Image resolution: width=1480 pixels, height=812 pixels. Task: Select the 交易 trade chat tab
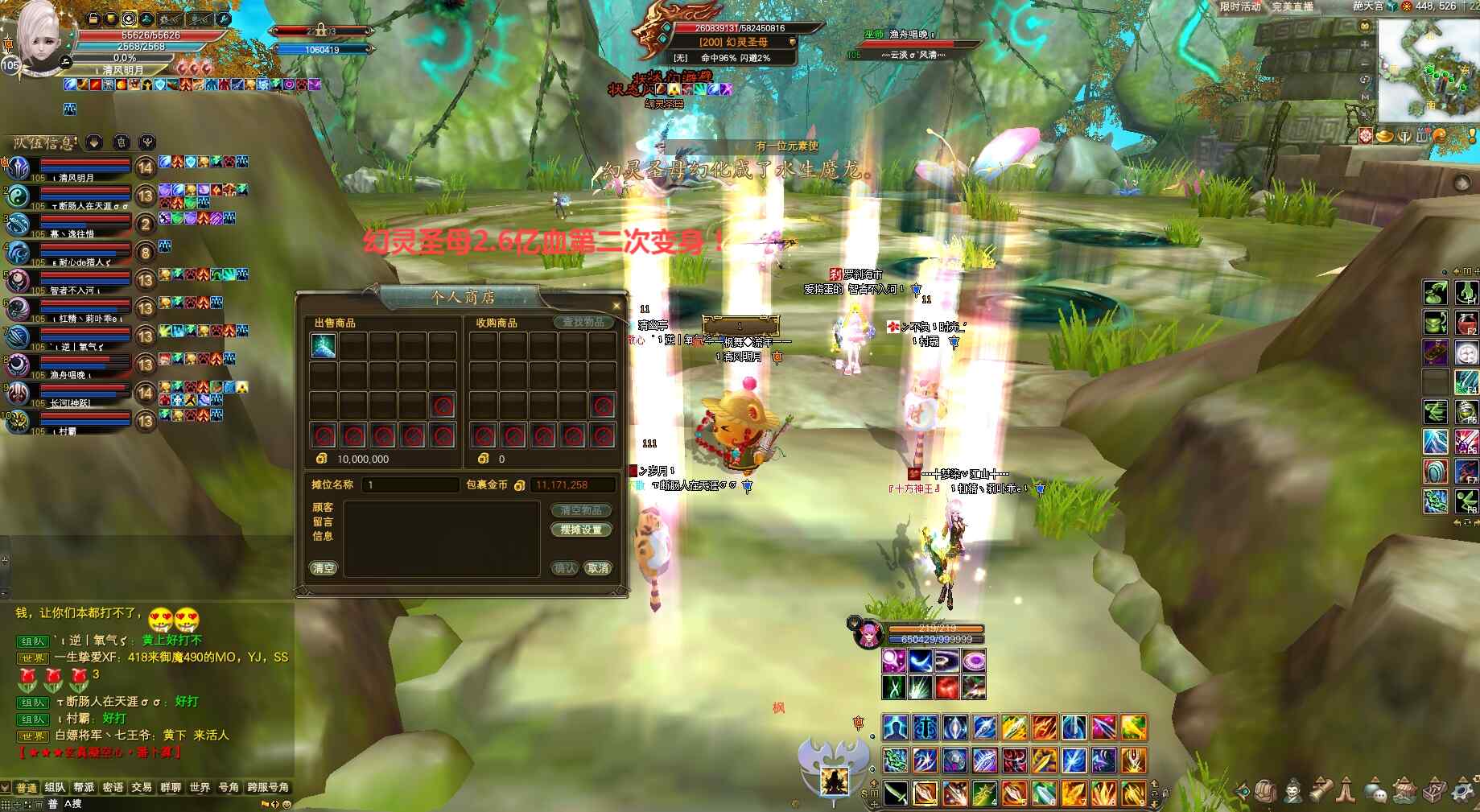pos(142,787)
